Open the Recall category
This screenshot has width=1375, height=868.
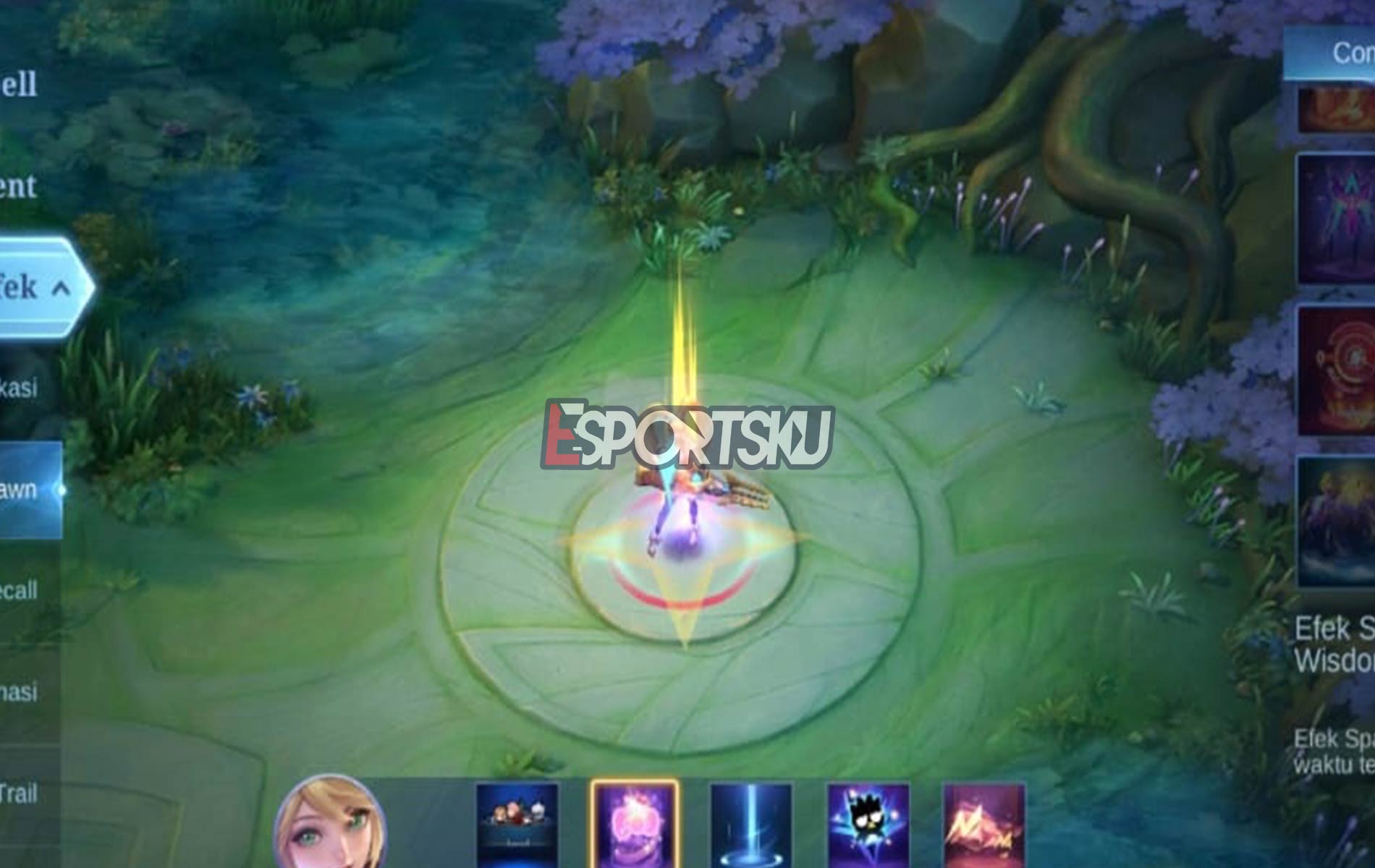coord(18,590)
